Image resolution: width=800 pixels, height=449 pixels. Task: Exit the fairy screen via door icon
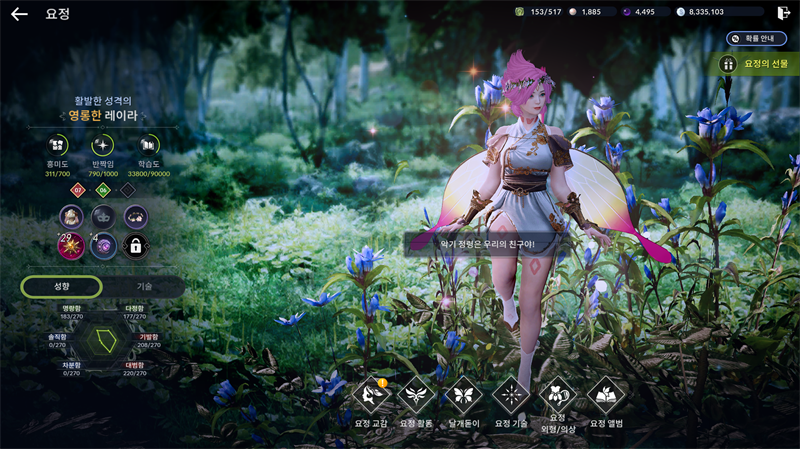(783, 13)
